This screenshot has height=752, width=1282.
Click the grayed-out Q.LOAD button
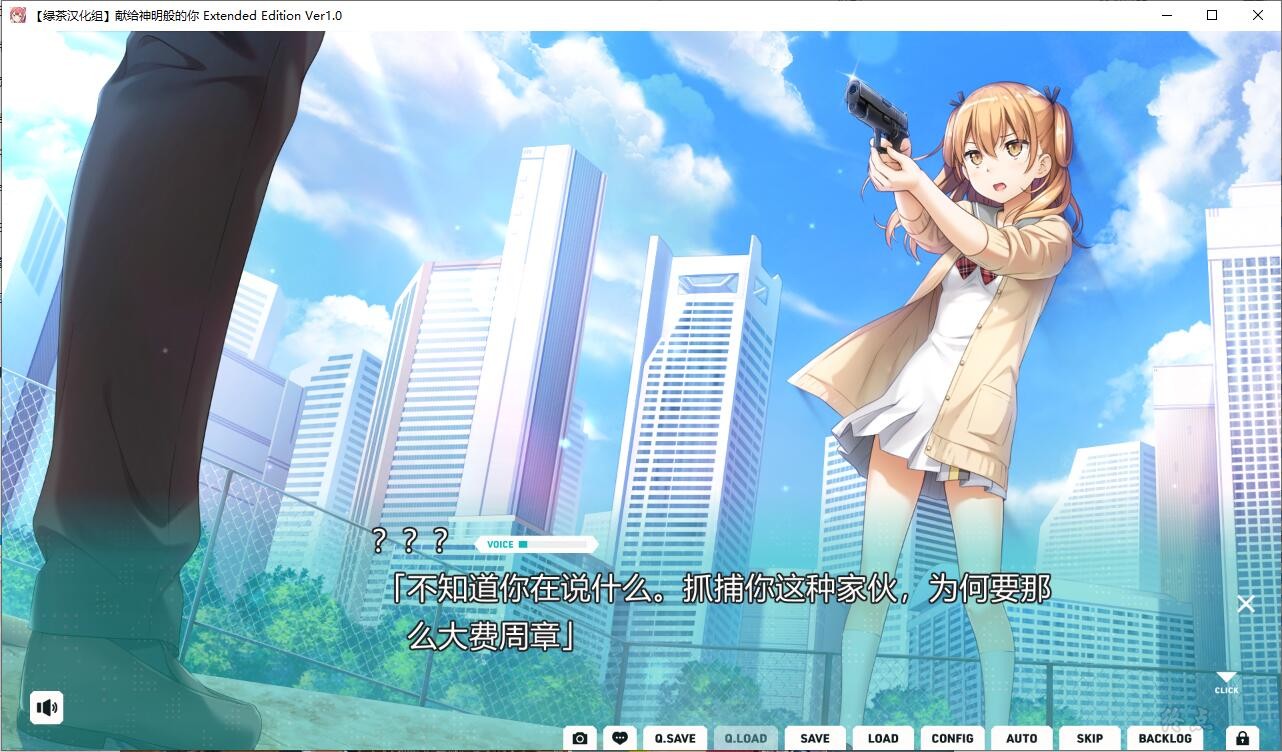[x=745, y=738]
